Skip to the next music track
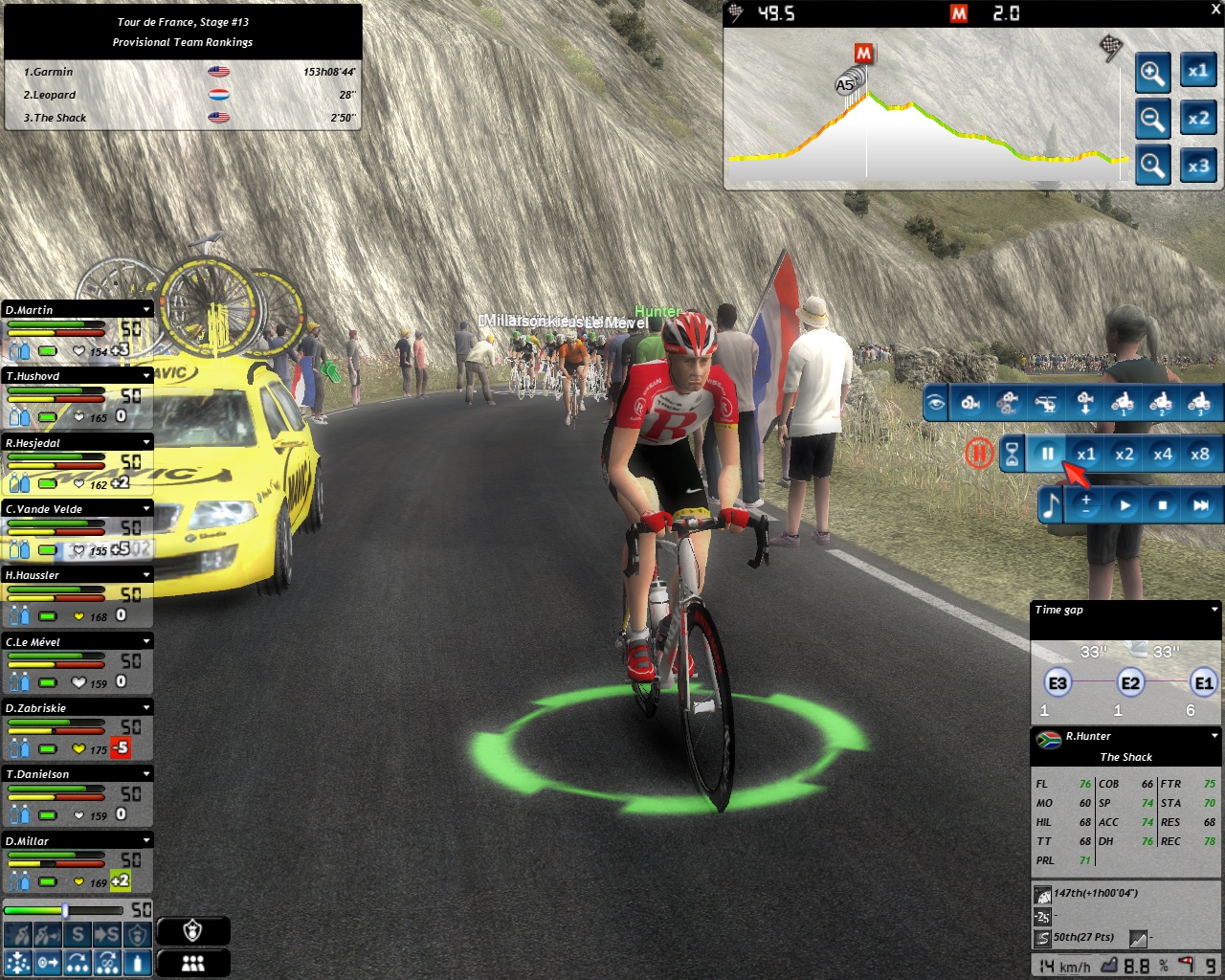 tap(1200, 505)
